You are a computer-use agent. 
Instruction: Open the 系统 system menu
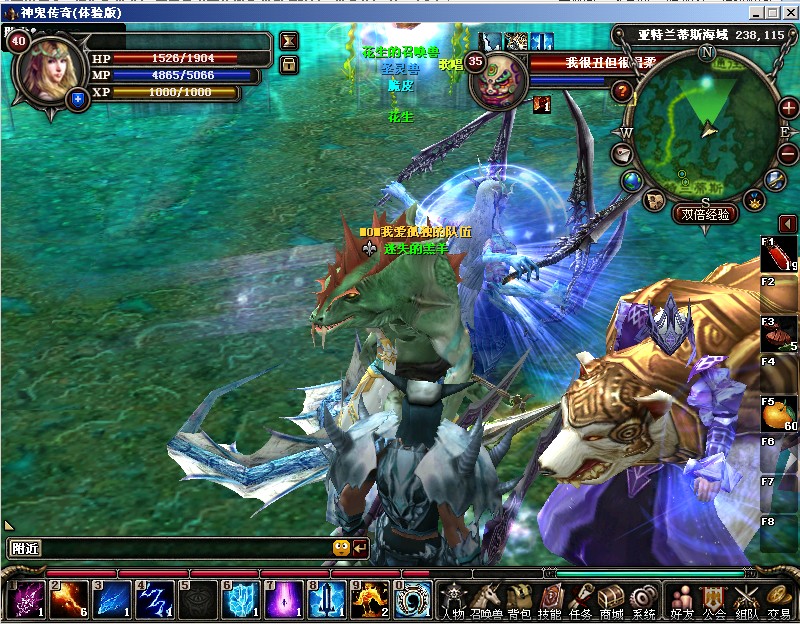tap(644, 599)
